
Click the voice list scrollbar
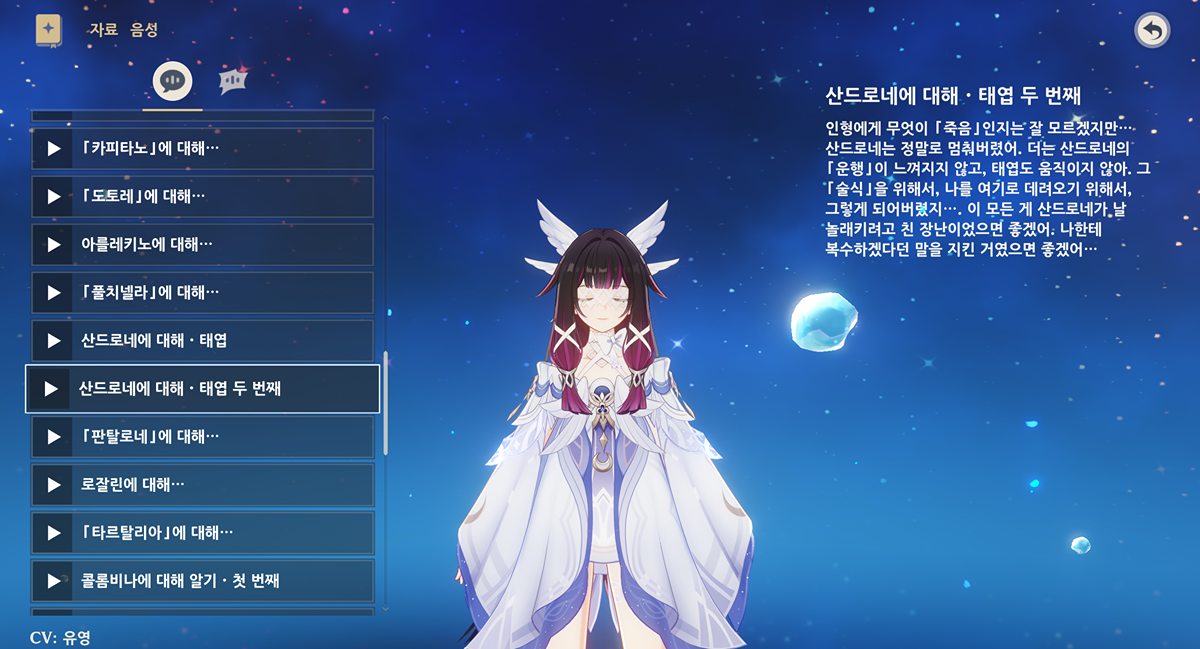pos(386,400)
